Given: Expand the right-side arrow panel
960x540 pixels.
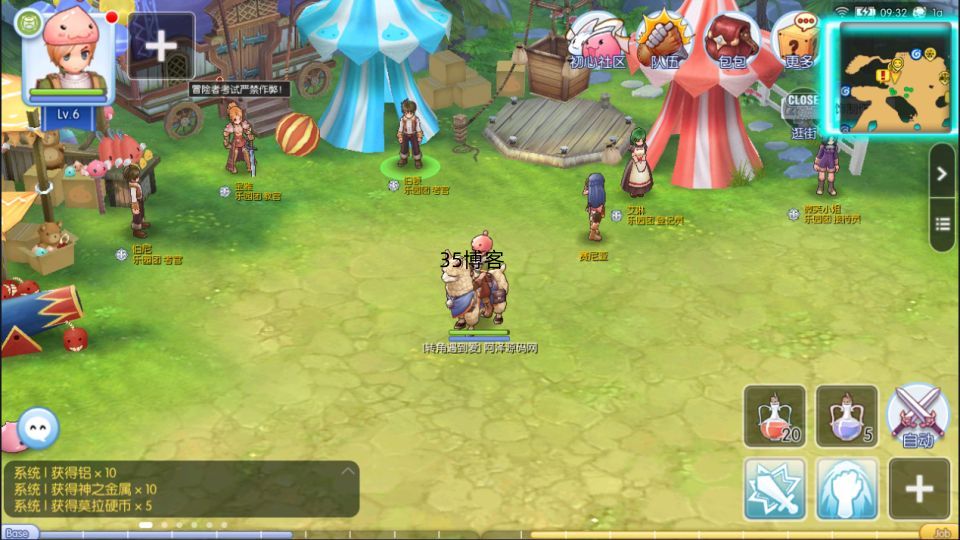Looking at the screenshot, I should [942, 174].
